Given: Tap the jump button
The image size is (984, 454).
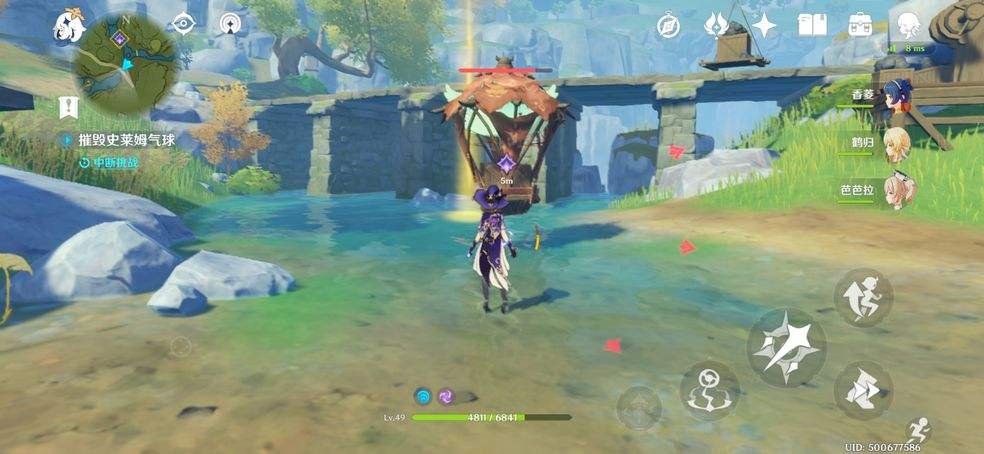Looking at the screenshot, I should pos(864,297).
